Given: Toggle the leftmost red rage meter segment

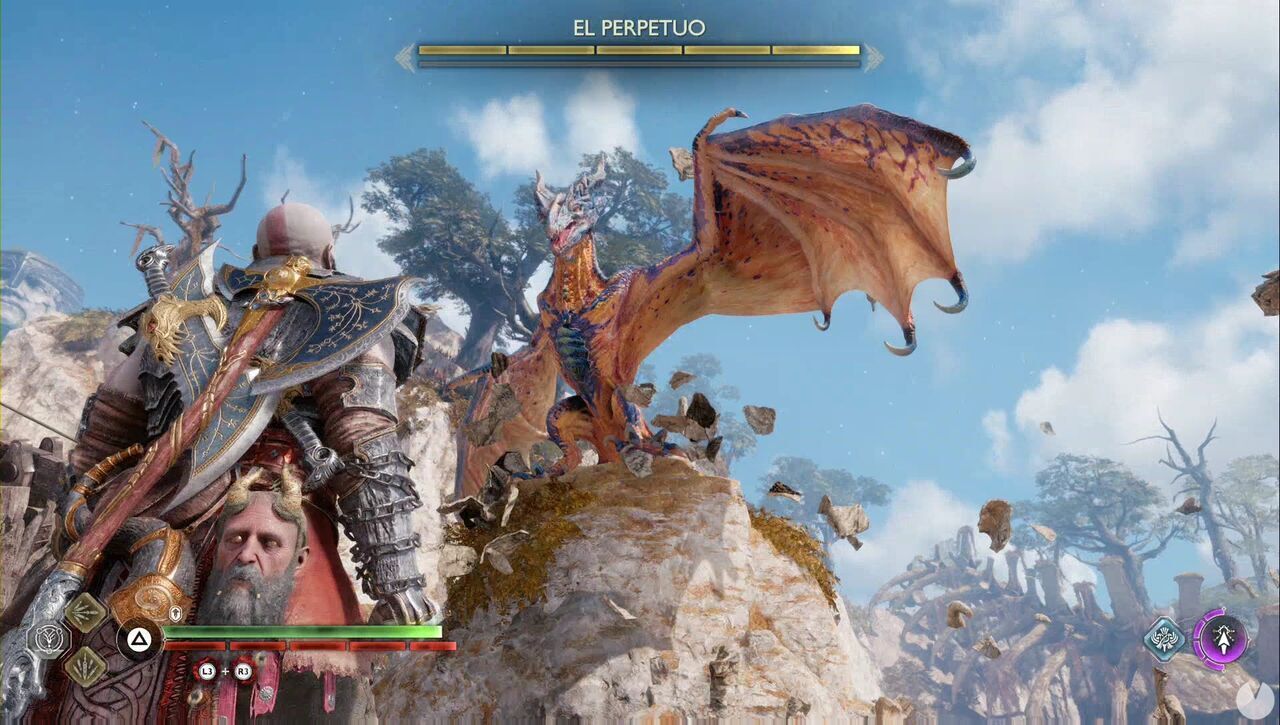Looking at the screenshot, I should pos(193,646).
